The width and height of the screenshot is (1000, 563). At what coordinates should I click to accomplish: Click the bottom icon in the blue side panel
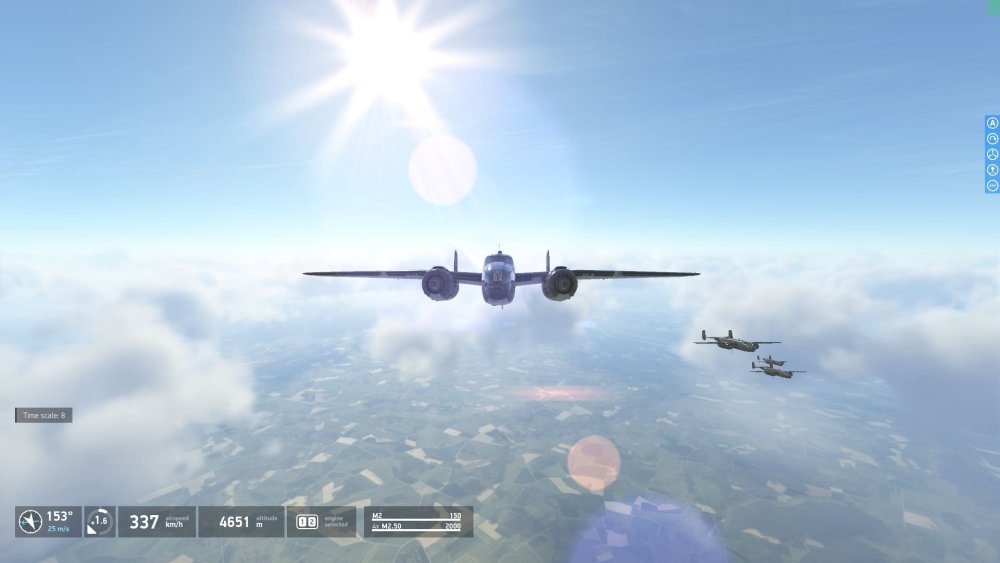[x=992, y=185]
